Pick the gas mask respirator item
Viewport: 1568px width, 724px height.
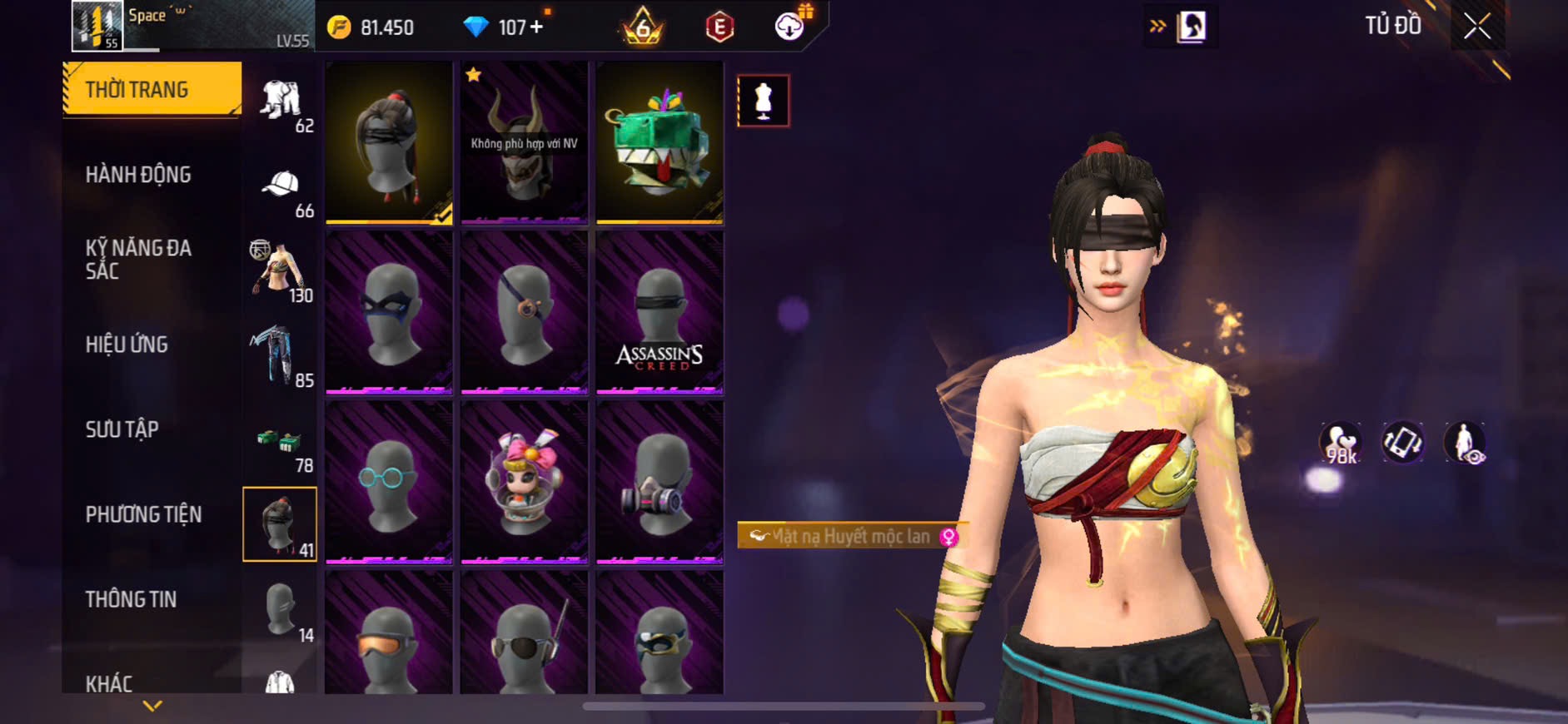(660, 482)
